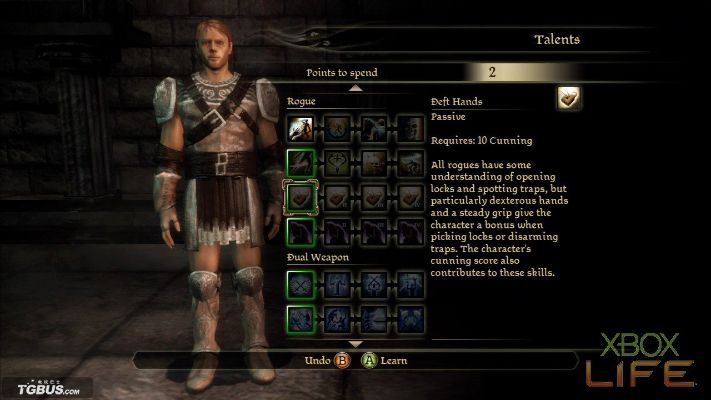Select the Combat Movement talent icon
The width and height of the screenshot is (711, 400).
pyautogui.click(x=337, y=126)
